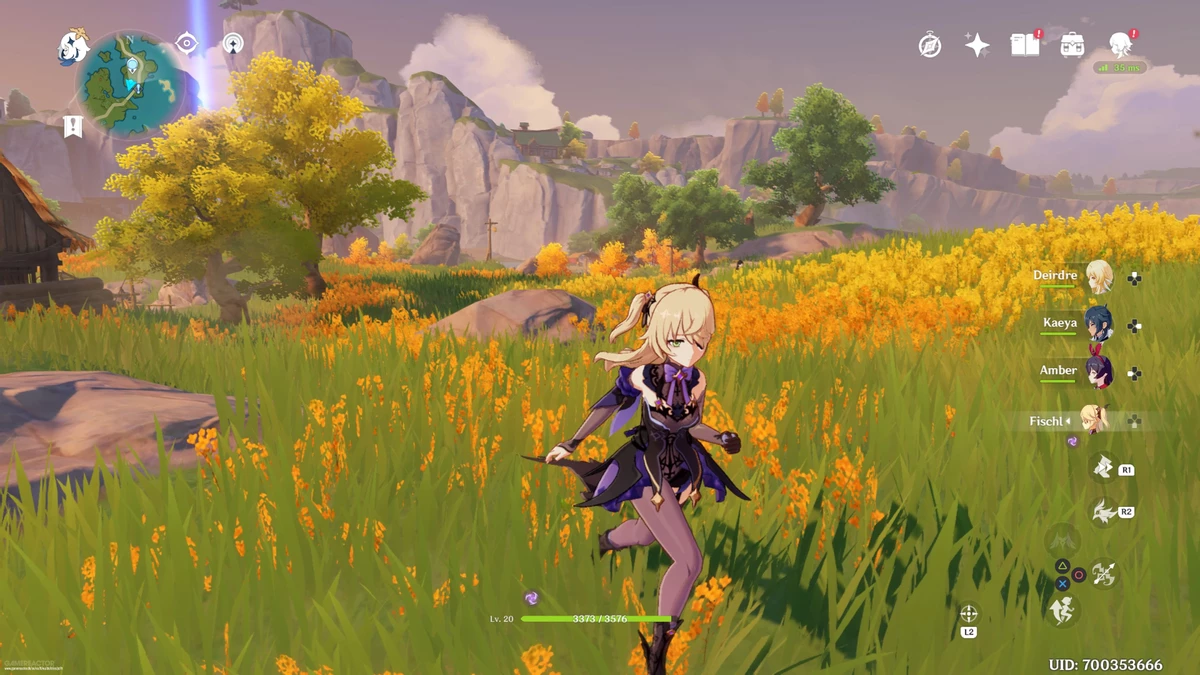Expand the circular minimap
This screenshot has height=675, width=1200.
tap(131, 84)
